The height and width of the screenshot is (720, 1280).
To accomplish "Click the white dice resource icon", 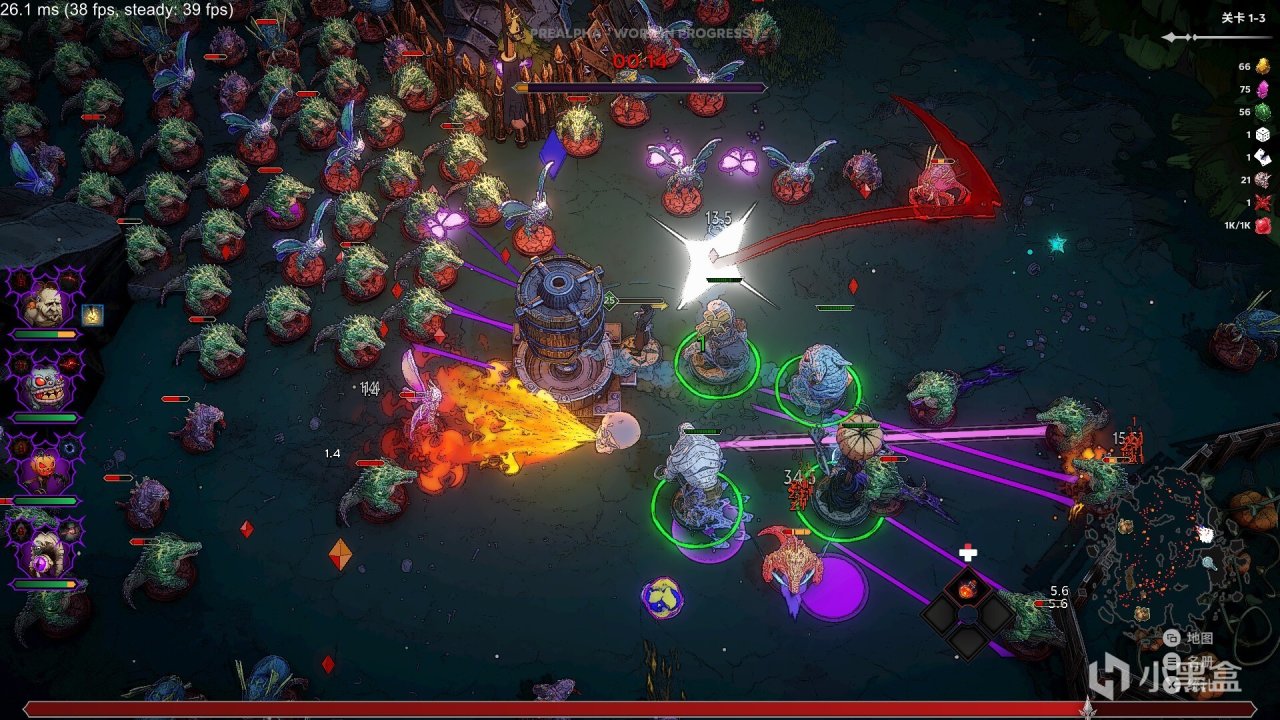I will click(1262, 135).
